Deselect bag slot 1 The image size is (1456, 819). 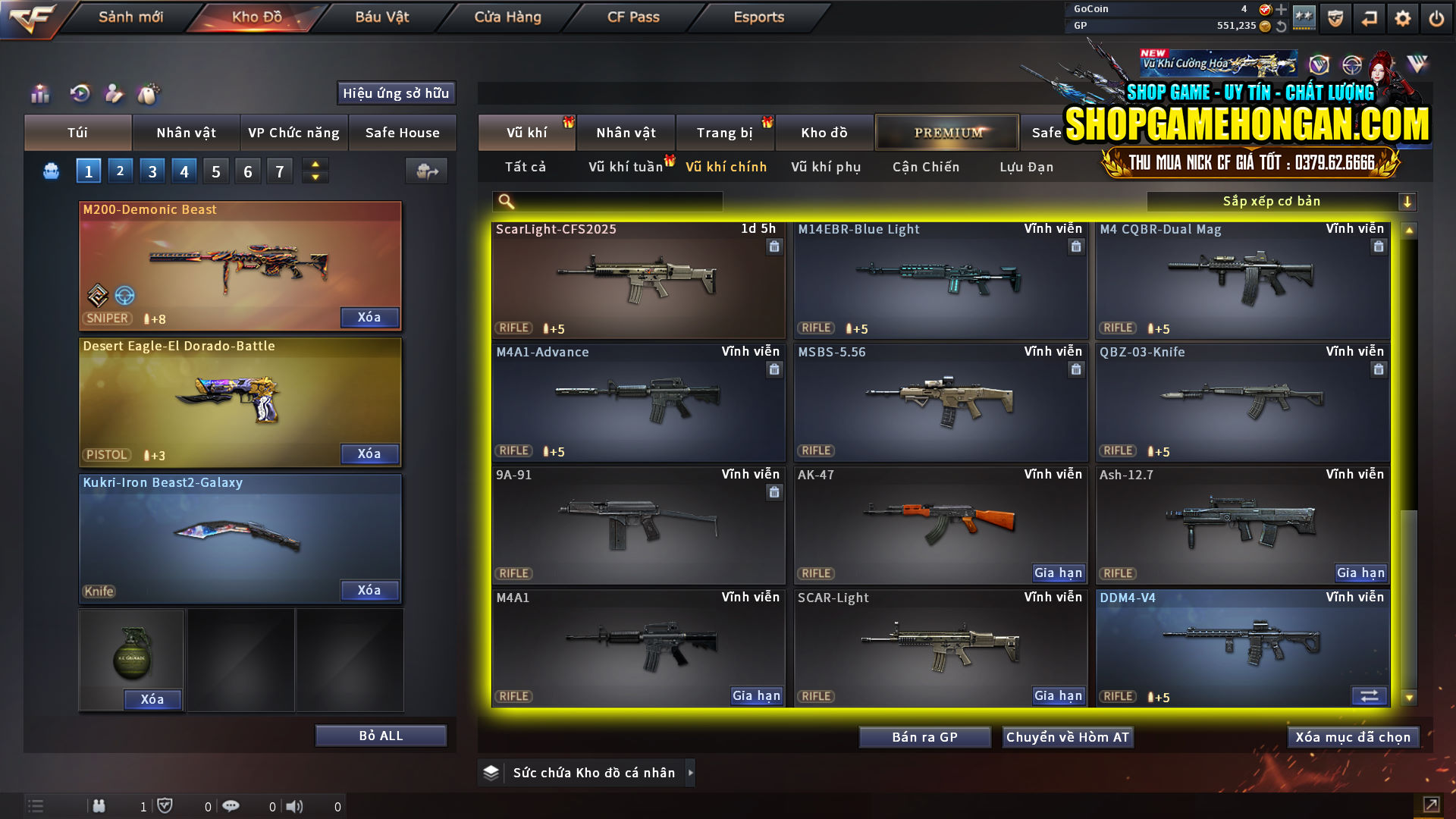coord(88,171)
